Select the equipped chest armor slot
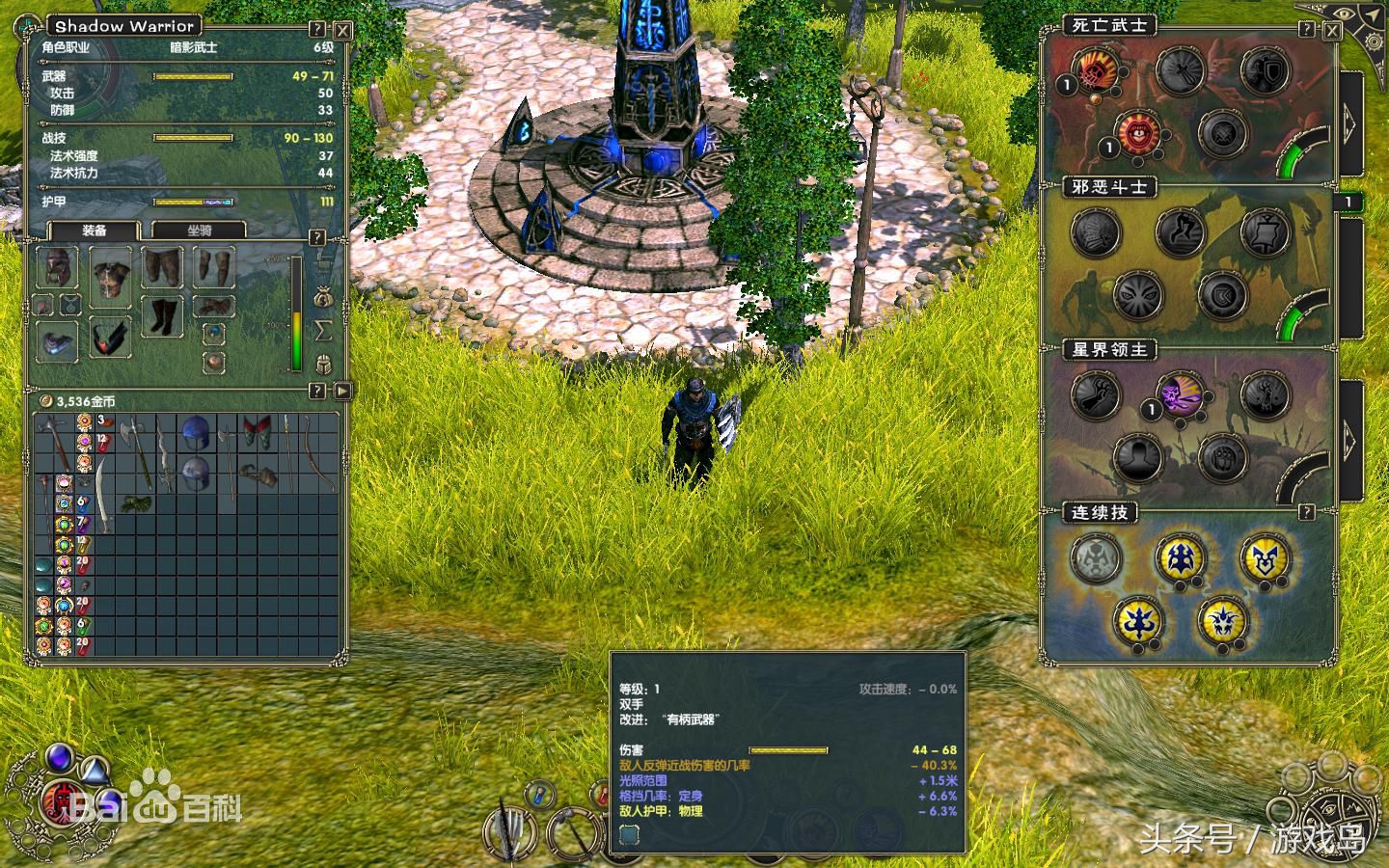This screenshot has width=1389, height=868. click(110, 274)
